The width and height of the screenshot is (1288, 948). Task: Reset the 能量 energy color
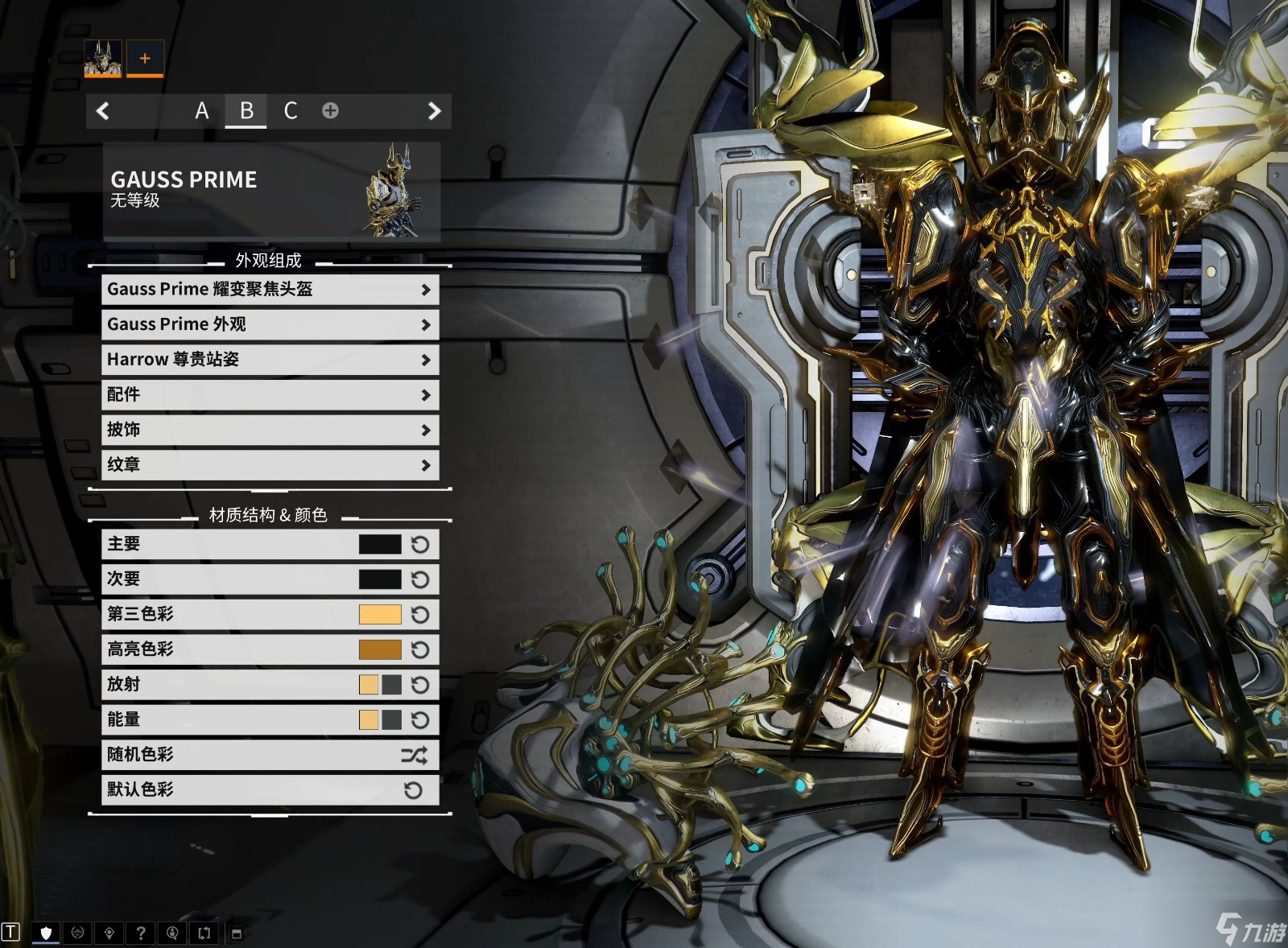pyautogui.click(x=420, y=720)
